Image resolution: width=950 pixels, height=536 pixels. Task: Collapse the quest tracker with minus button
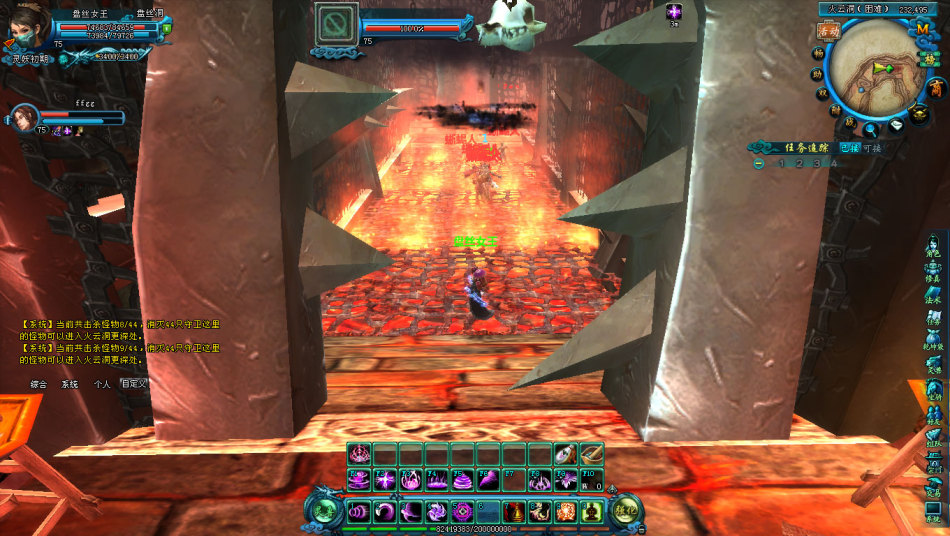tap(759, 163)
